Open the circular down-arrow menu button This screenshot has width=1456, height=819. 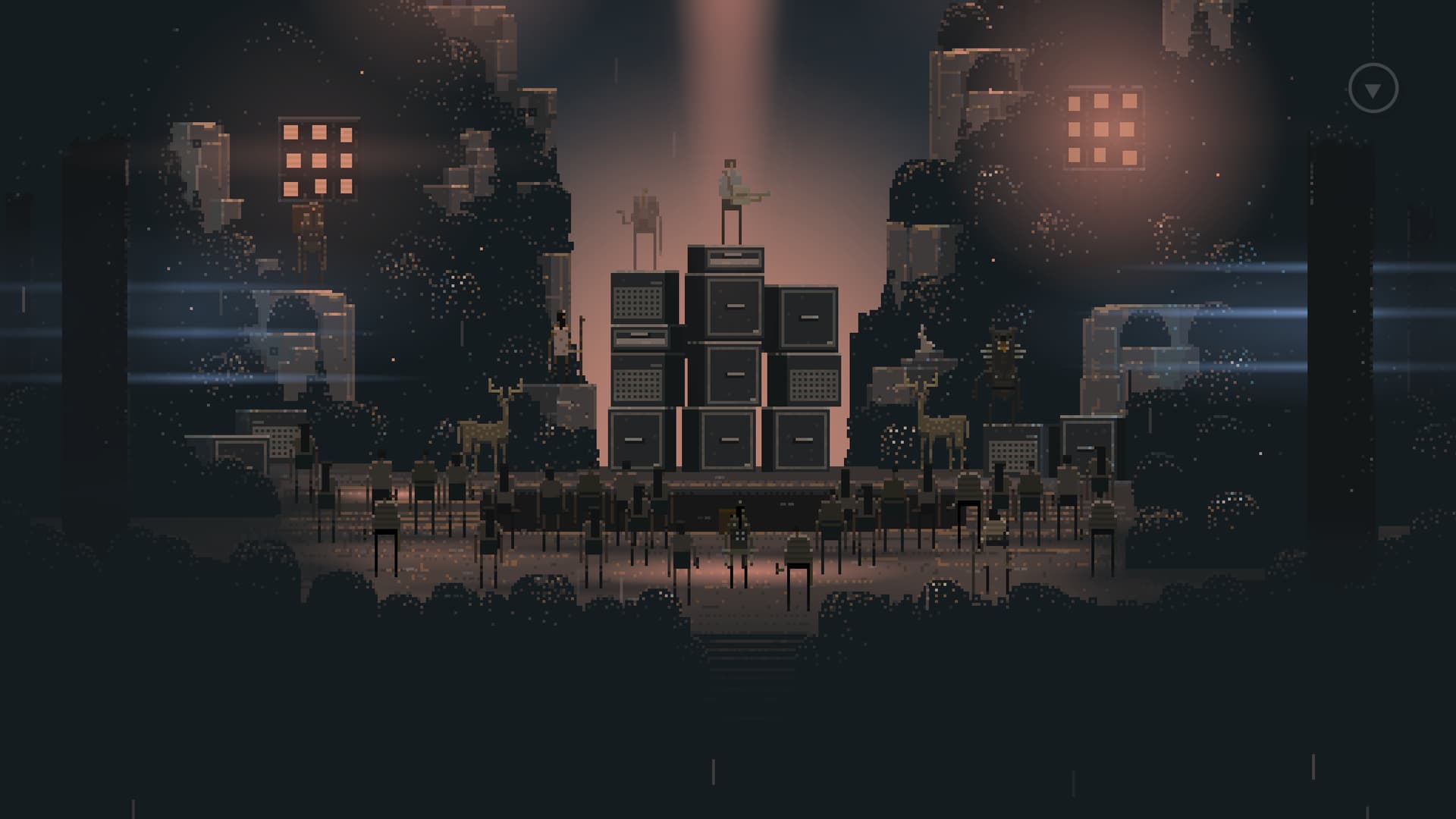click(x=1373, y=89)
